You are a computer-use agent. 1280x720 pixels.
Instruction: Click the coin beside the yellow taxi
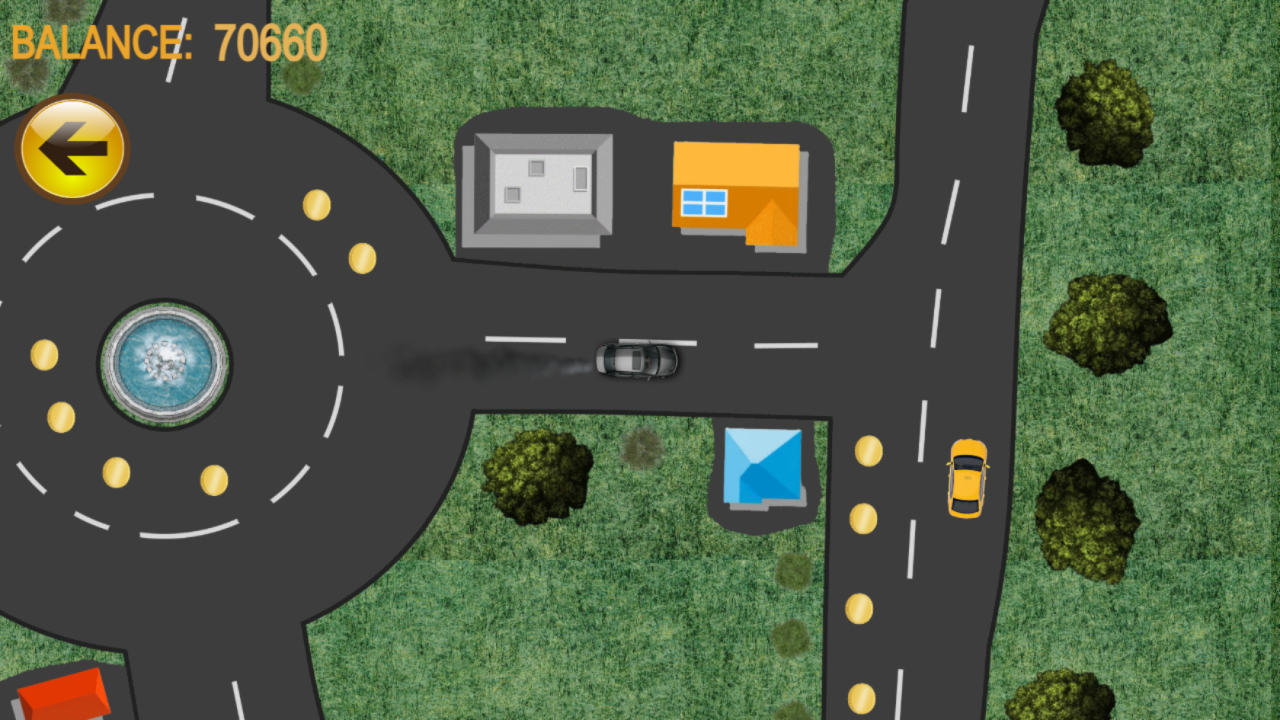[866, 451]
